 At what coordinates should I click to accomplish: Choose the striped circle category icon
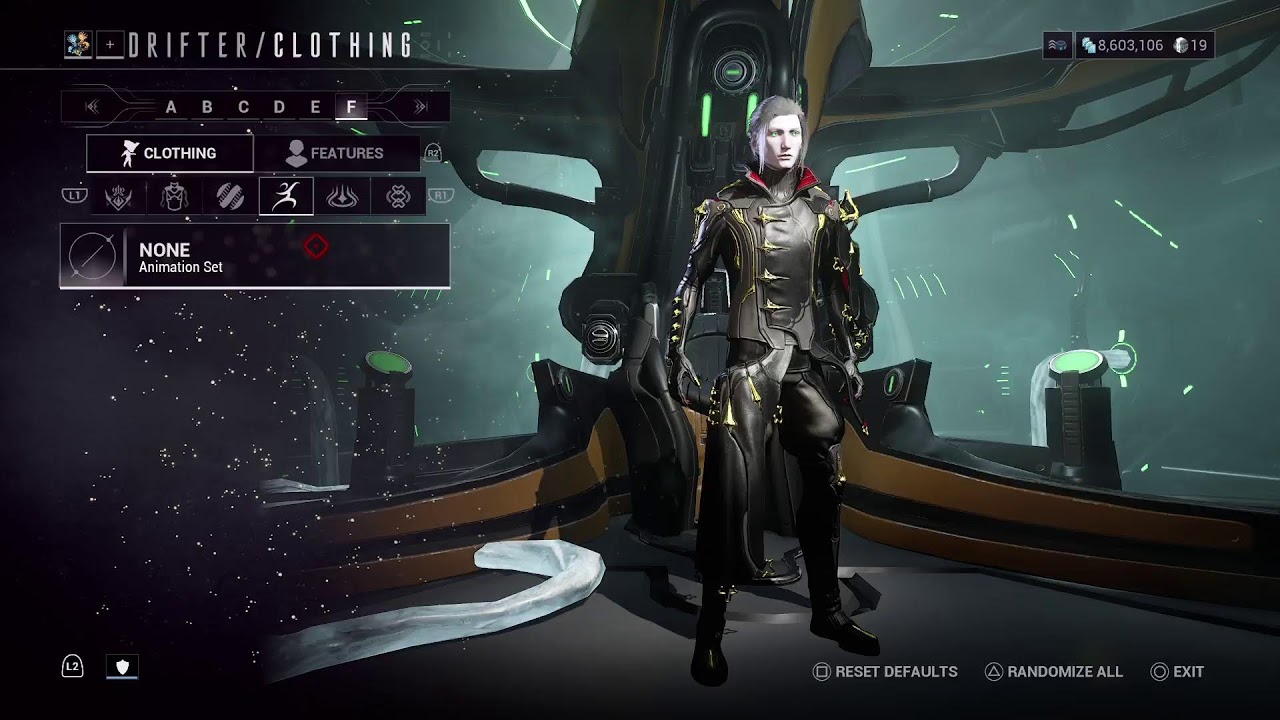click(230, 196)
